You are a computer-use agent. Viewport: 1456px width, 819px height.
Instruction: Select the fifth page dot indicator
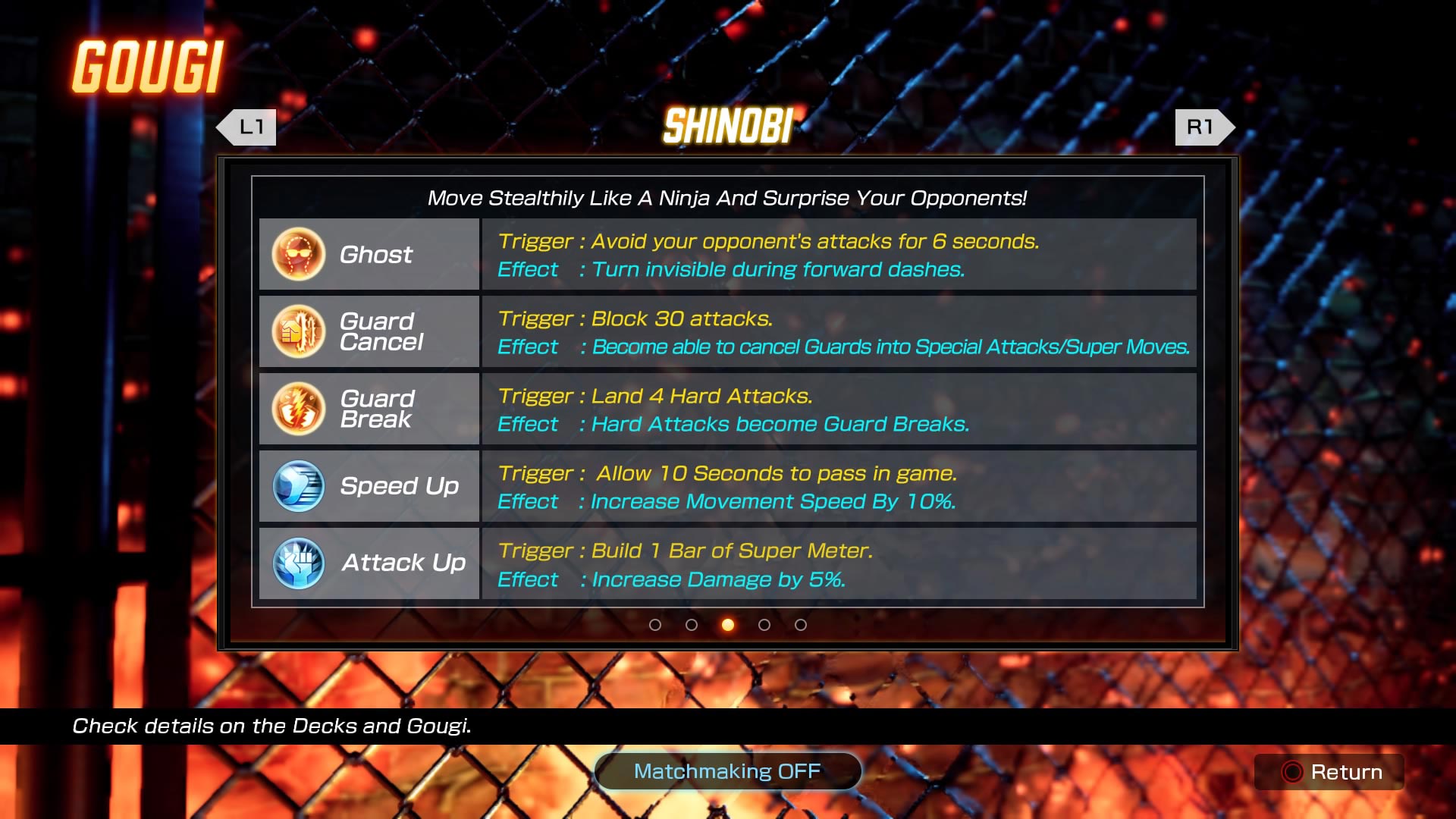point(800,625)
